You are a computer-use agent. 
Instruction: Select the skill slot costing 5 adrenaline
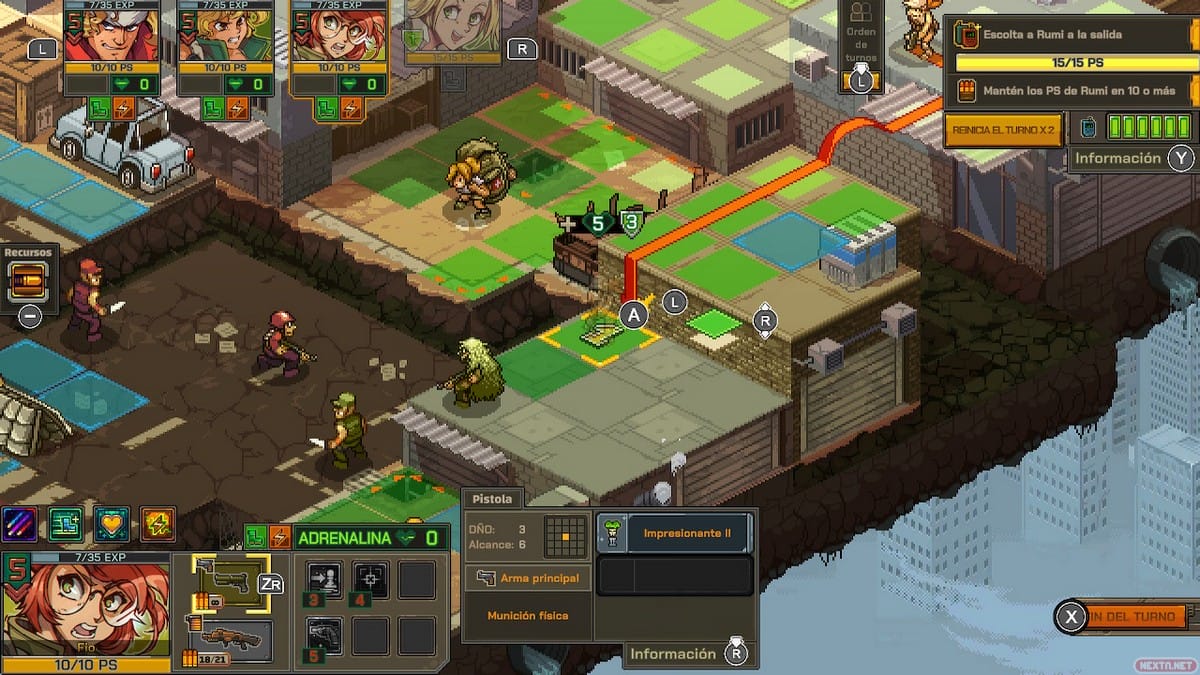pos(324,636)
